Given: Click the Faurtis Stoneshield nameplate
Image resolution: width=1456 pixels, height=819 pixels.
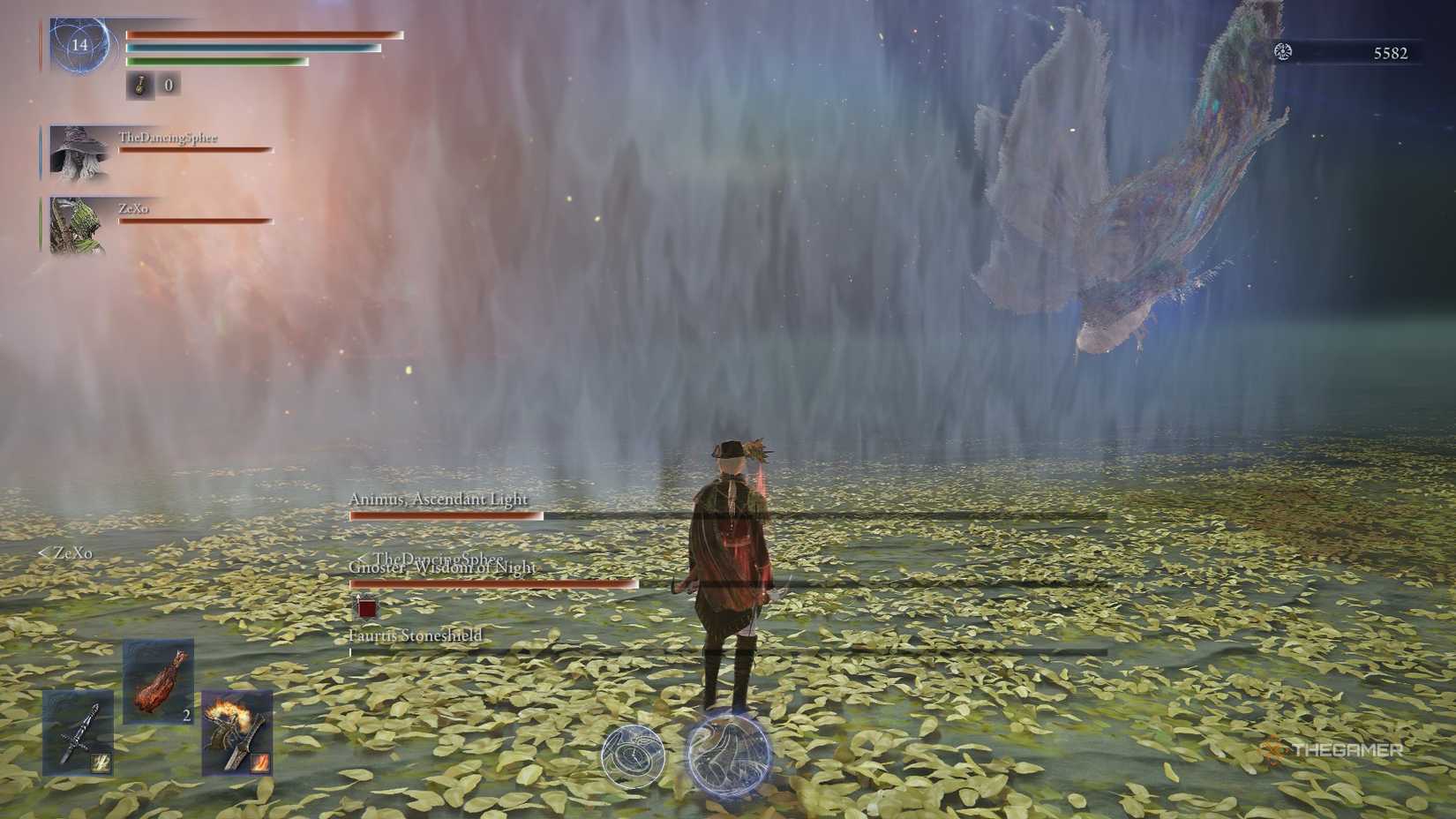Looking at the screenshot, I should (415, 635).
